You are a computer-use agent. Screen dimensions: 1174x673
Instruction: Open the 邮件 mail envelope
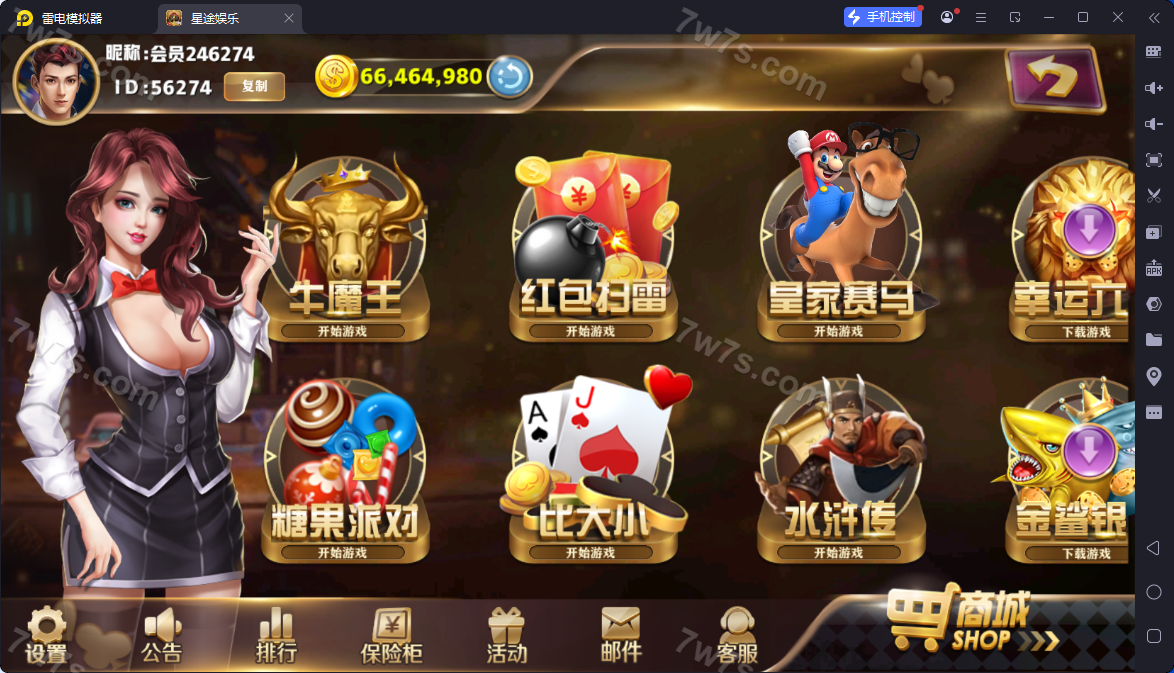point(620,636)
